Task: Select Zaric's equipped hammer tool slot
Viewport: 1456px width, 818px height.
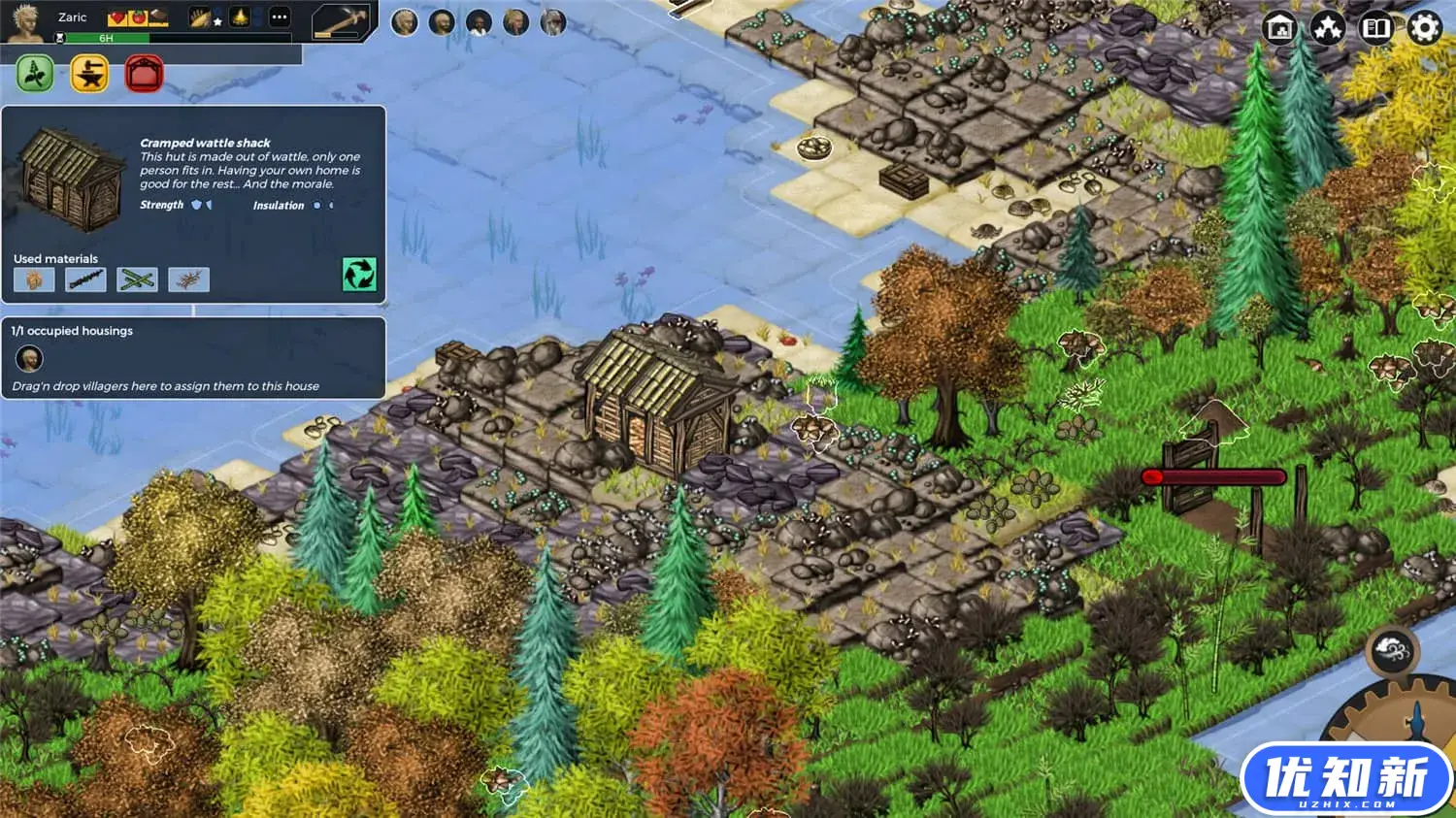Action: click(x=342, y=20)
